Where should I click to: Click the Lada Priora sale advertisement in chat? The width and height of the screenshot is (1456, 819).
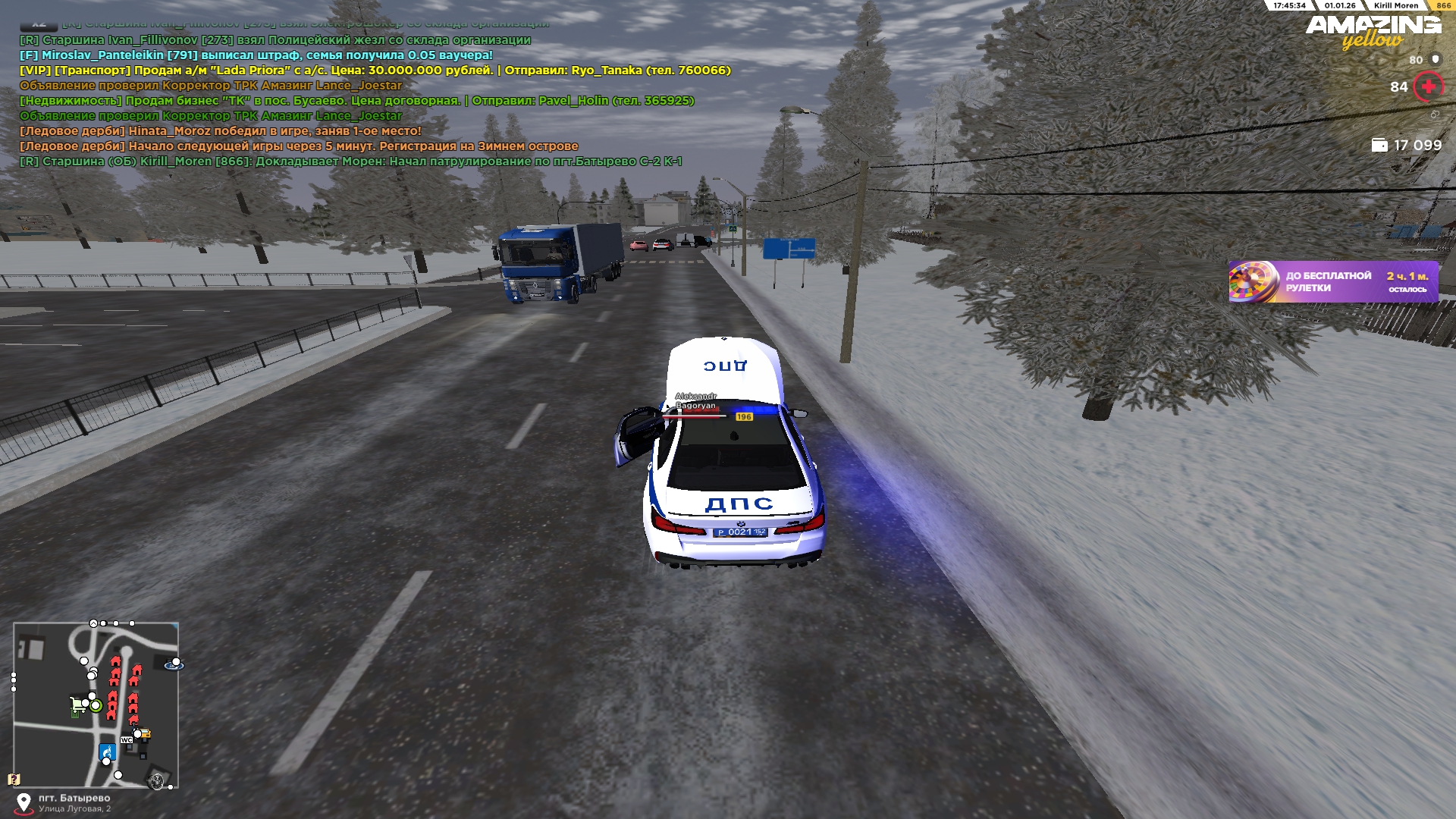coord(375,71)
